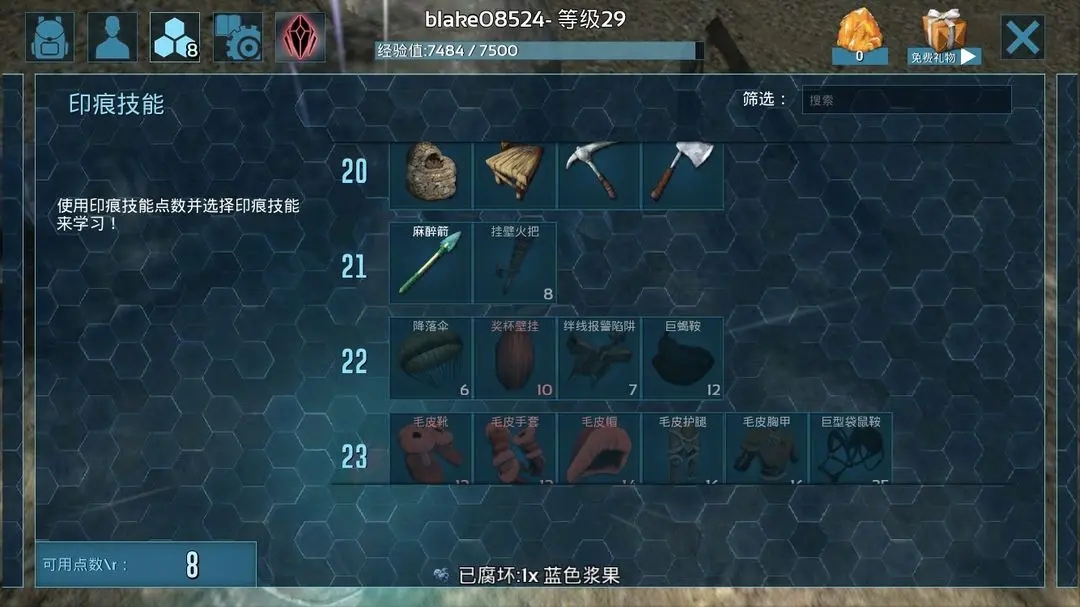
Task: Choose the hatchet engram
Action: click(x=682, y=173)
